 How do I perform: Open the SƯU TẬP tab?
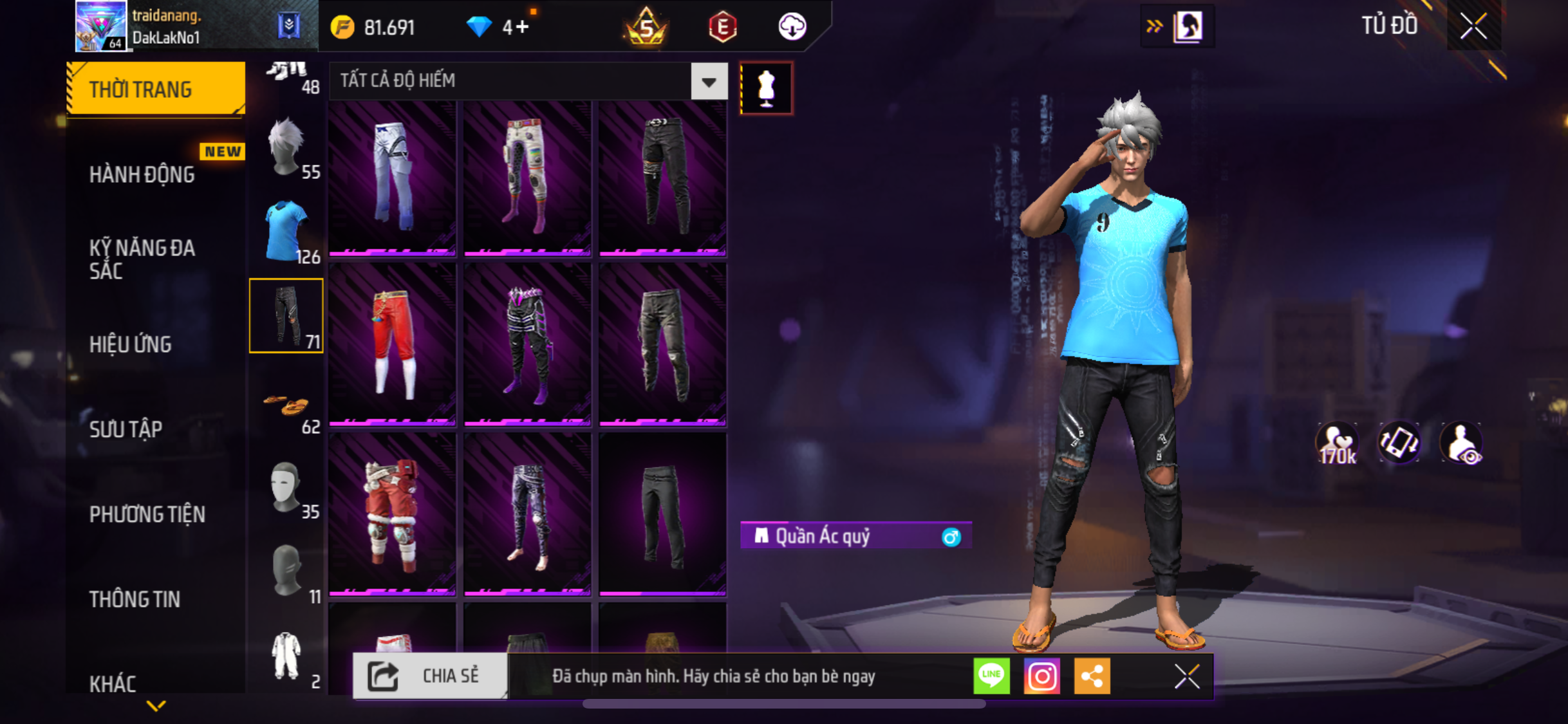(126, 429)
